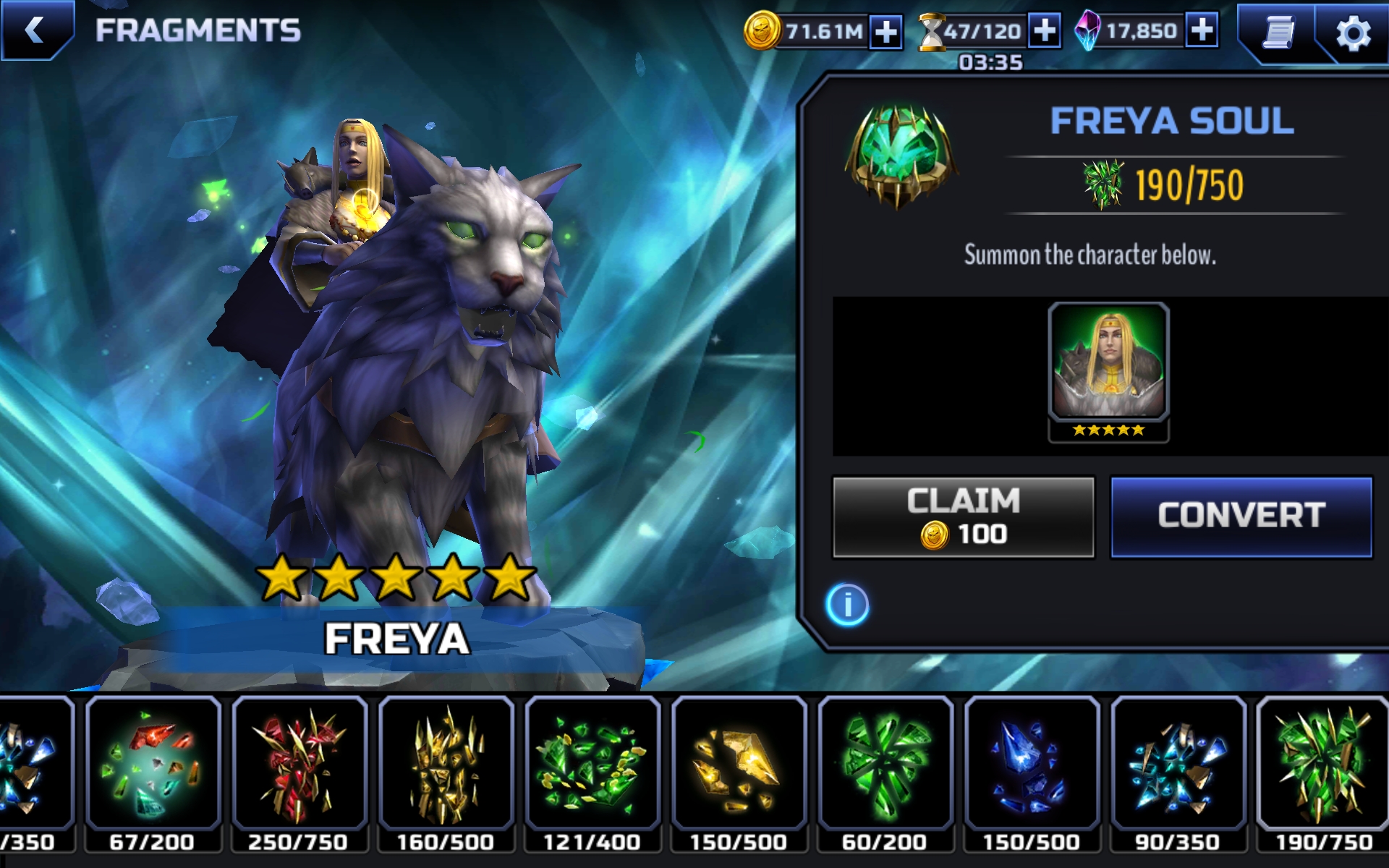Screen dimensions: 1389x868
Task: Buy more crystals with plus button
Action: click(x=1202, y=30)
